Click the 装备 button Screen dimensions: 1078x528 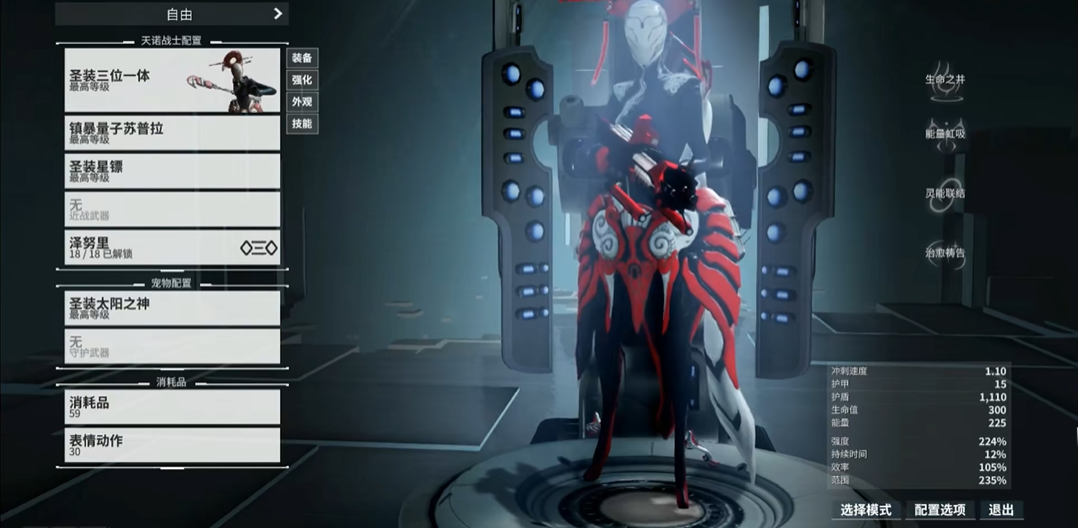tap(301, 58)
